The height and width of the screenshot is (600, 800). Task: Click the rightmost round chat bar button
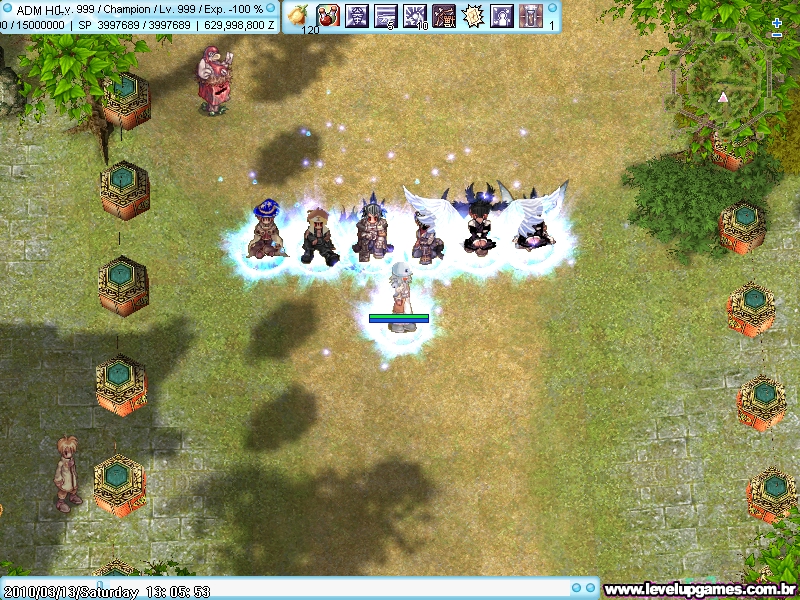pyautogui.click(x=591, y=589)
